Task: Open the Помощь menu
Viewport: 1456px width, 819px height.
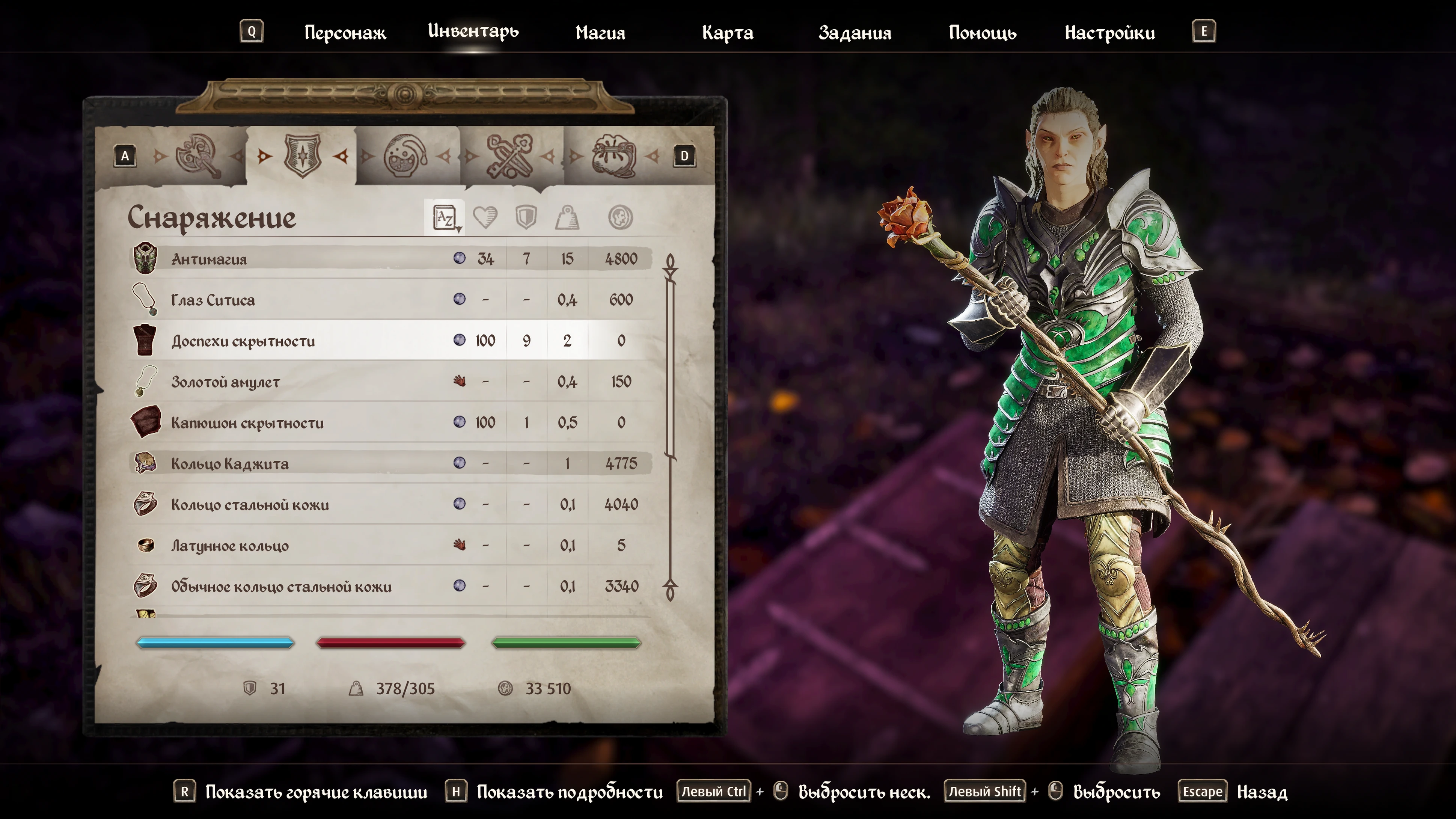Action: (x=982, y=33)
